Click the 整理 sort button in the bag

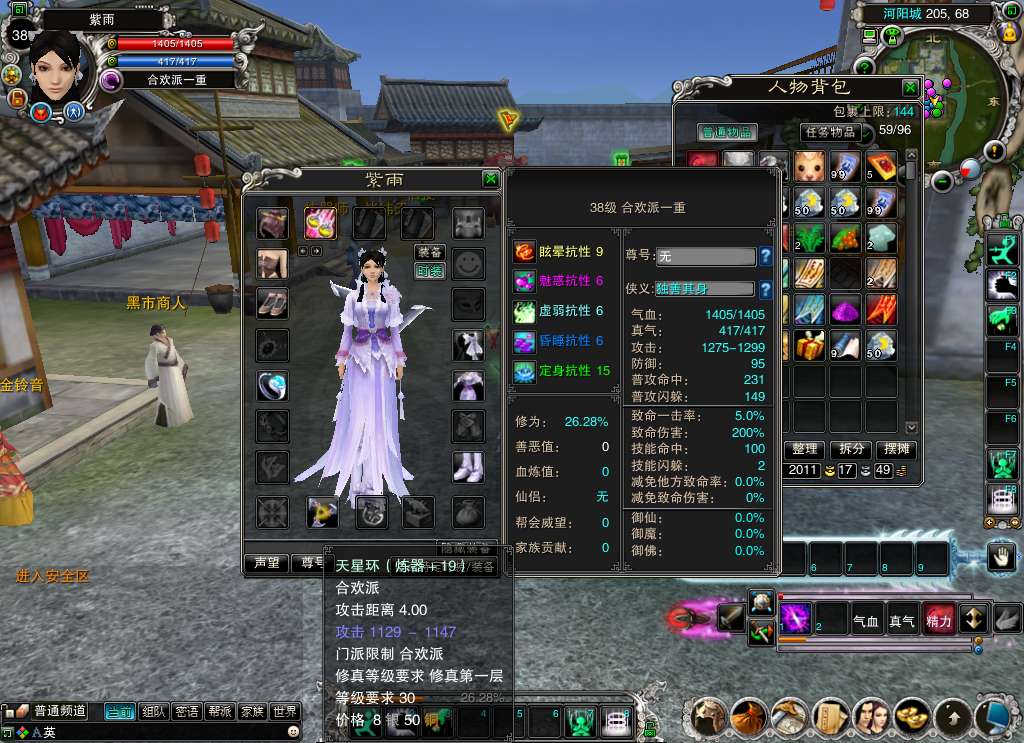tap(804, 450)
